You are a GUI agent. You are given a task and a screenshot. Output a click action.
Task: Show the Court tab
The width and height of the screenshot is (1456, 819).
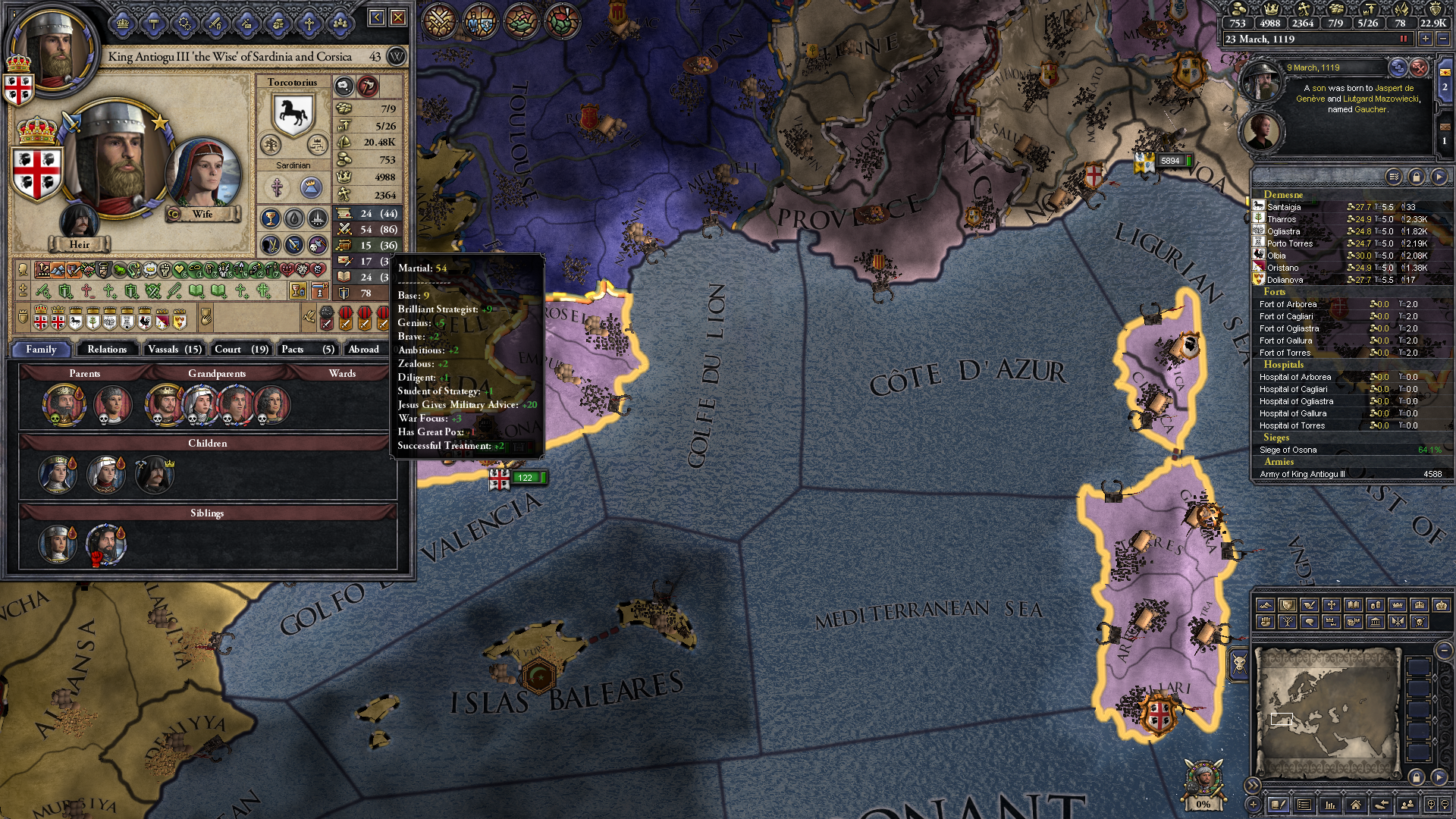[241, 349]
